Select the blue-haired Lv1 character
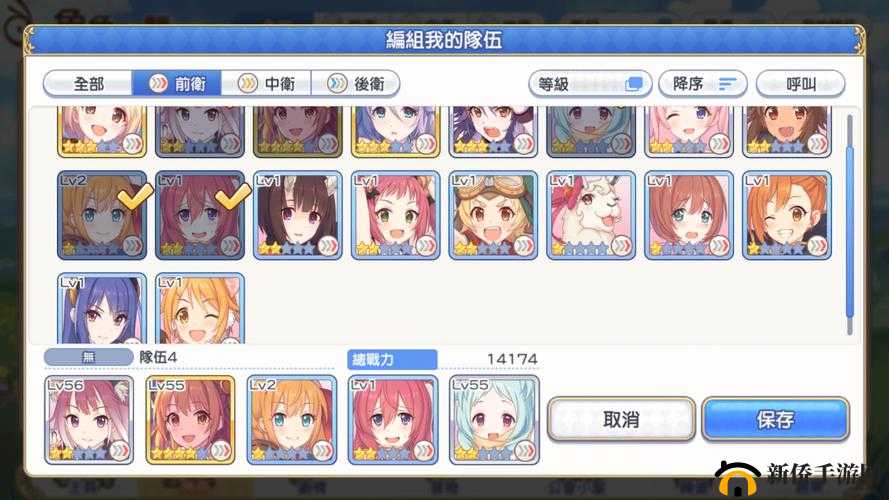This screenshot has height=500, width=889. point(102,308)
